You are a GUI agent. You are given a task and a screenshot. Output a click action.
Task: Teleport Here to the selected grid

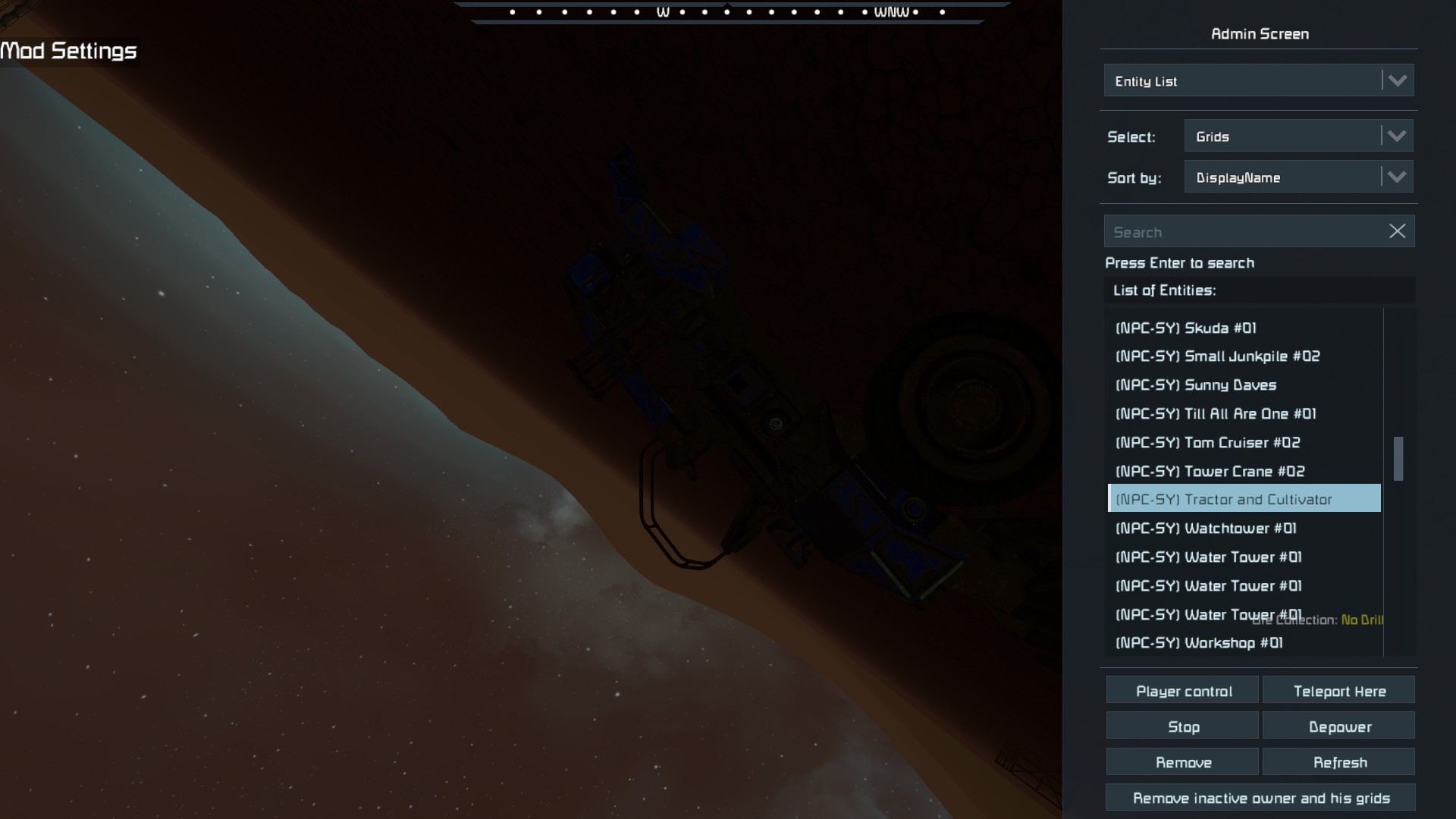pyautogui.click(x=1339, y=691)
